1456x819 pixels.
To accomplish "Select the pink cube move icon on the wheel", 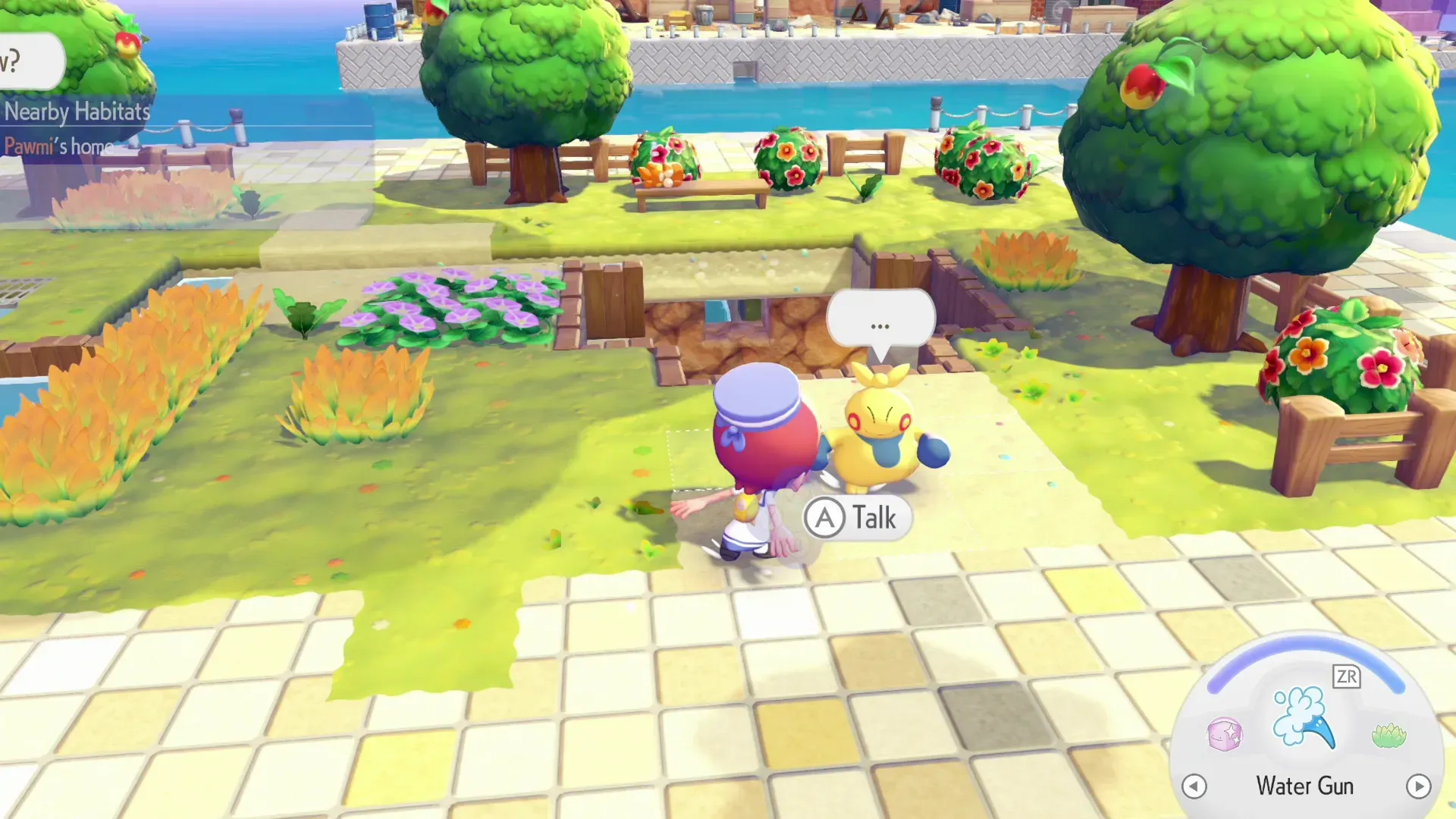I will (1224, 735).
